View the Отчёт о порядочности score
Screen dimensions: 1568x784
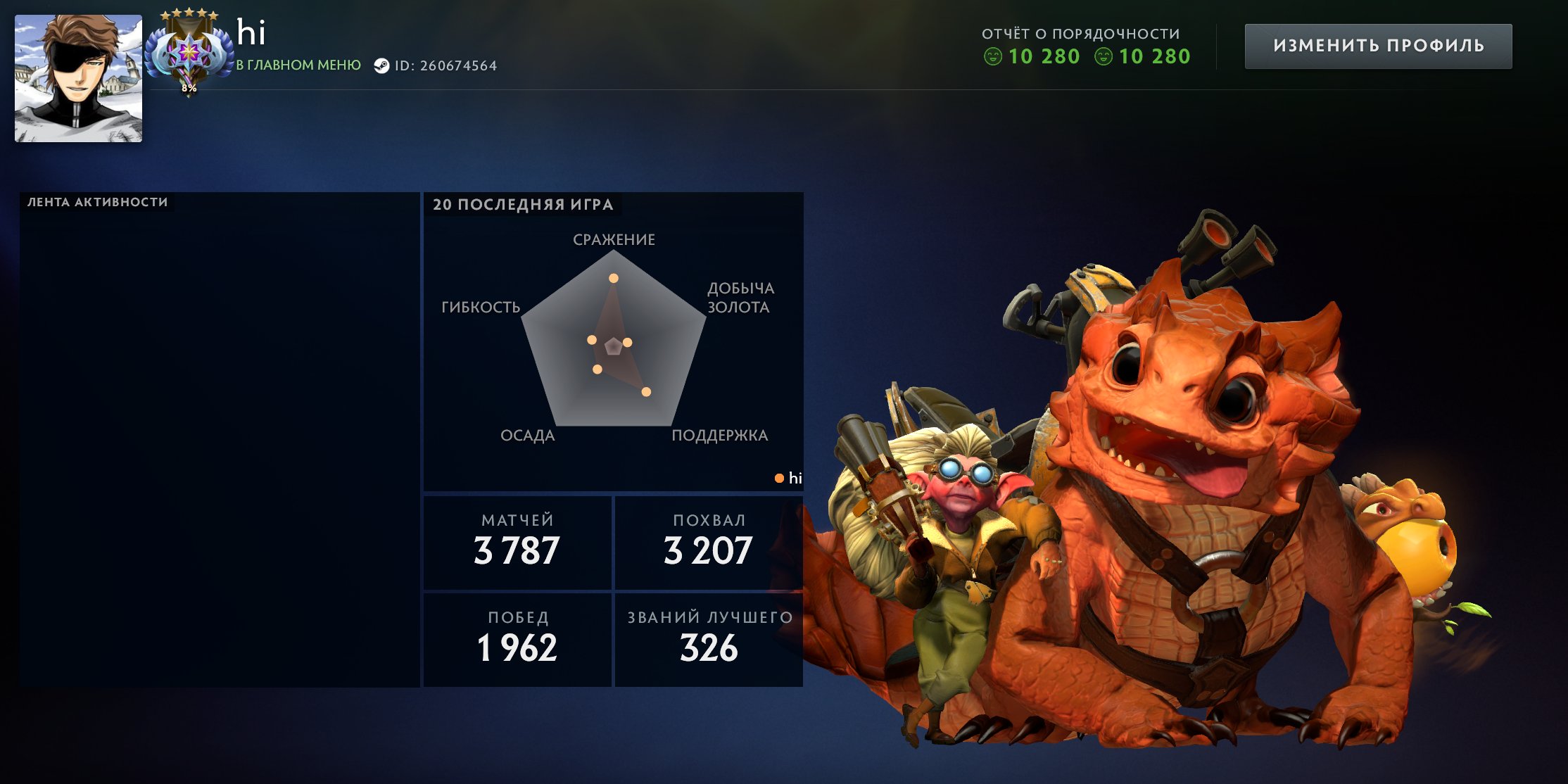(1086, 46)
